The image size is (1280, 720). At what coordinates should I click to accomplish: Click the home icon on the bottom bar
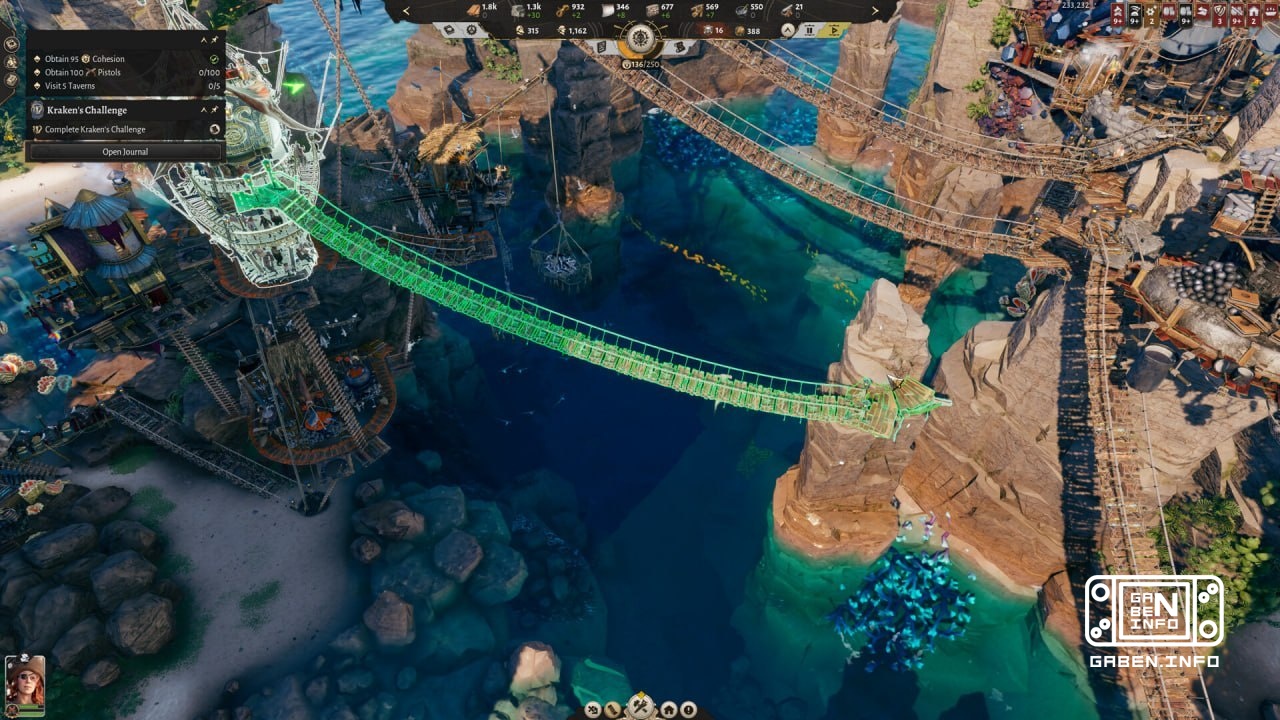click(x=669, y=709)
